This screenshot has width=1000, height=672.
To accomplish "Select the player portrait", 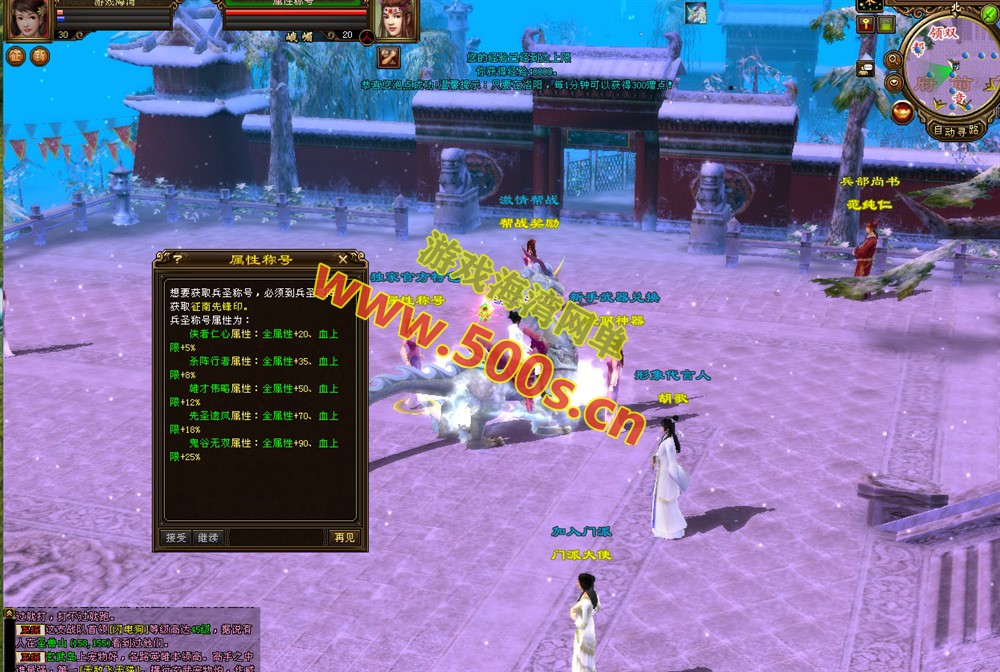I will pyautogui.click(x=28, y=19).
